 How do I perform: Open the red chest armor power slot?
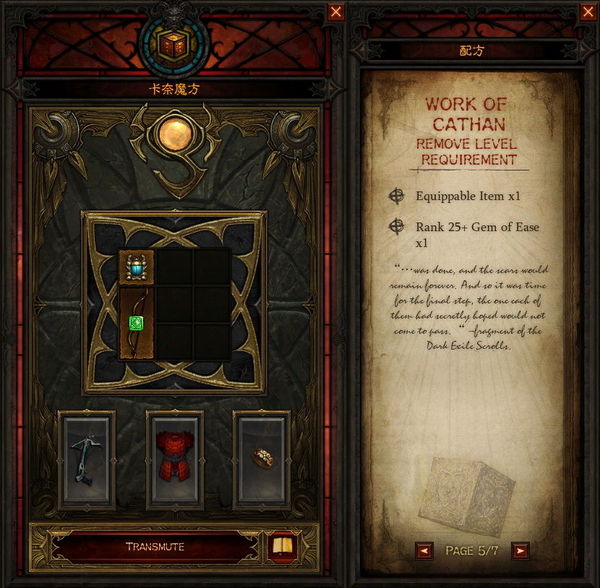tap(174, 458)
